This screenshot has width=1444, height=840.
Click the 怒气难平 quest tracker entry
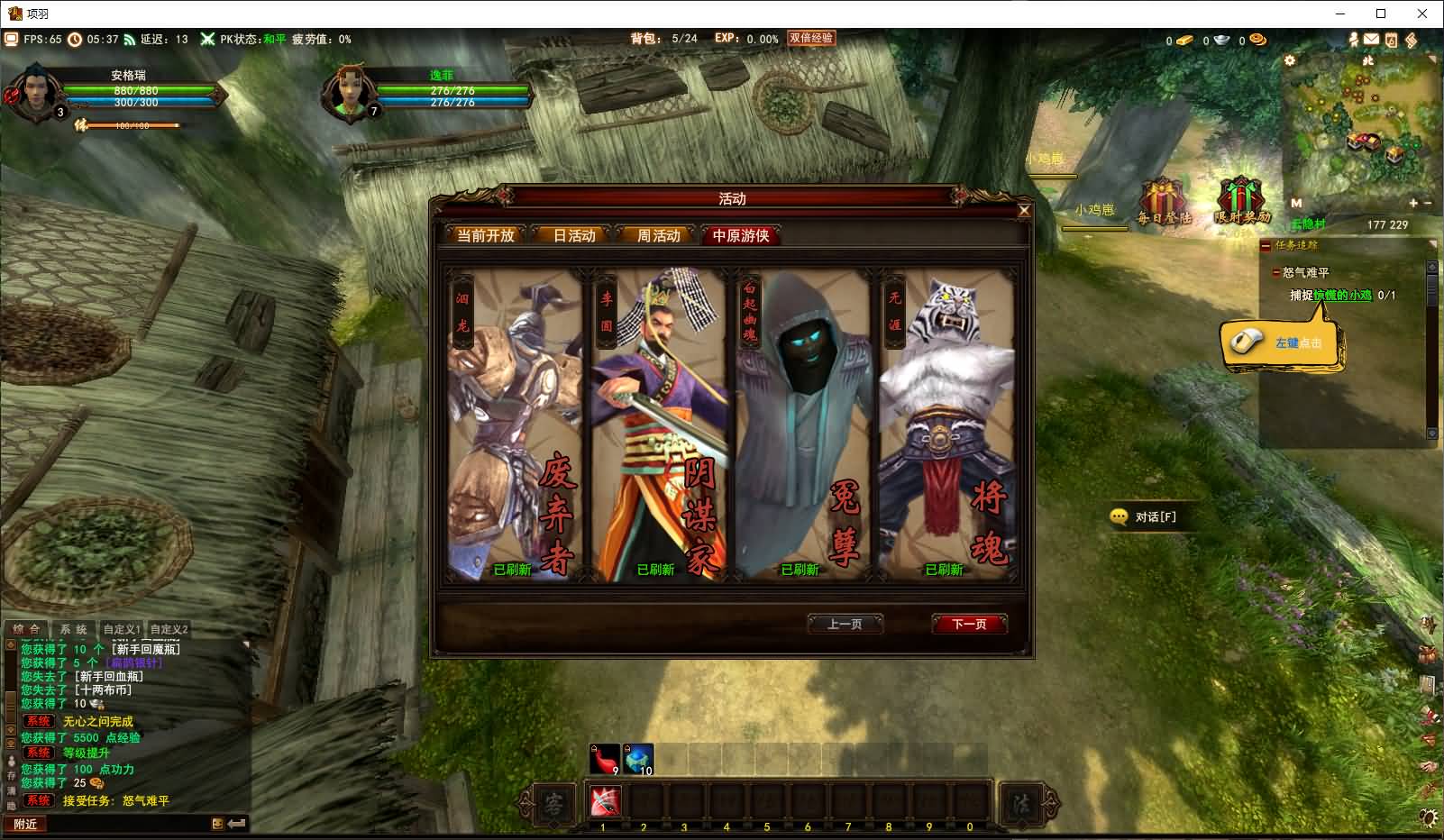click(1305, 272)
